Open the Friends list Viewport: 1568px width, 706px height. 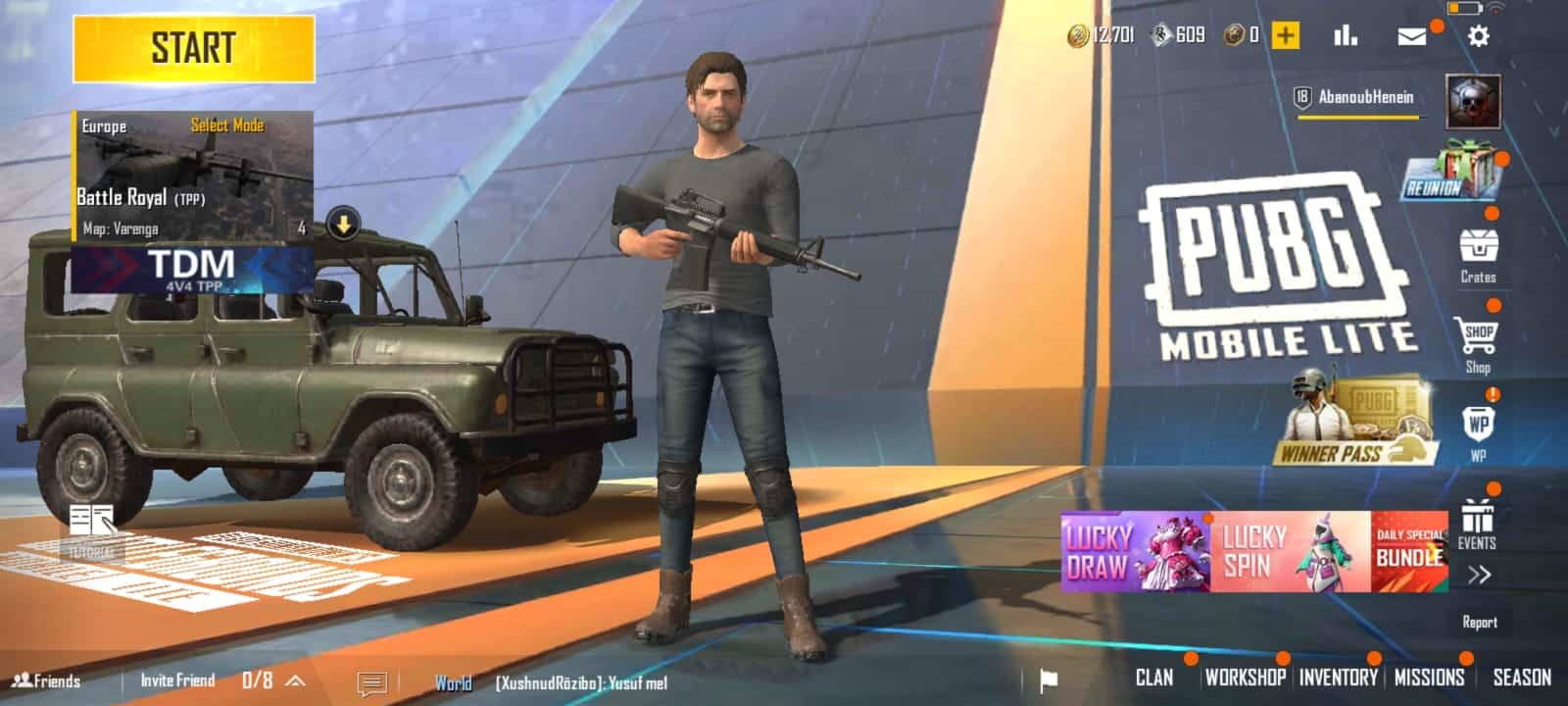tap(47, 681)
